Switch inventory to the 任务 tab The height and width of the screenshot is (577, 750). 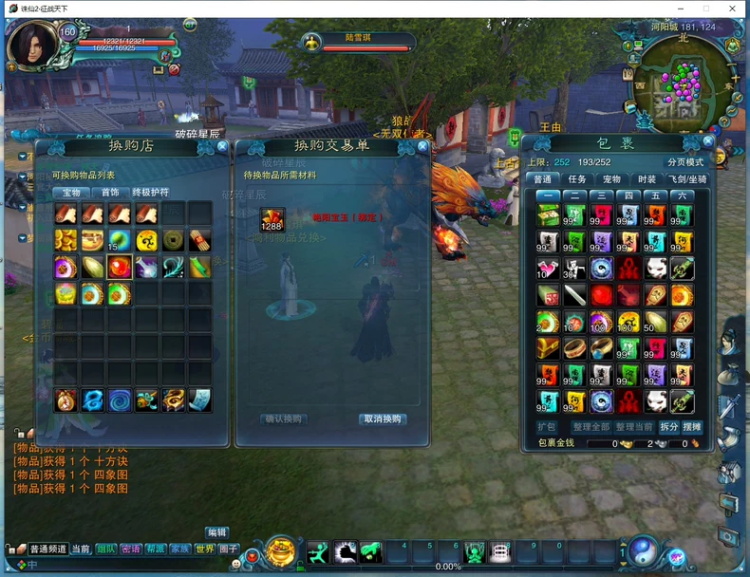pyautogui.click(x=577, y=179)
